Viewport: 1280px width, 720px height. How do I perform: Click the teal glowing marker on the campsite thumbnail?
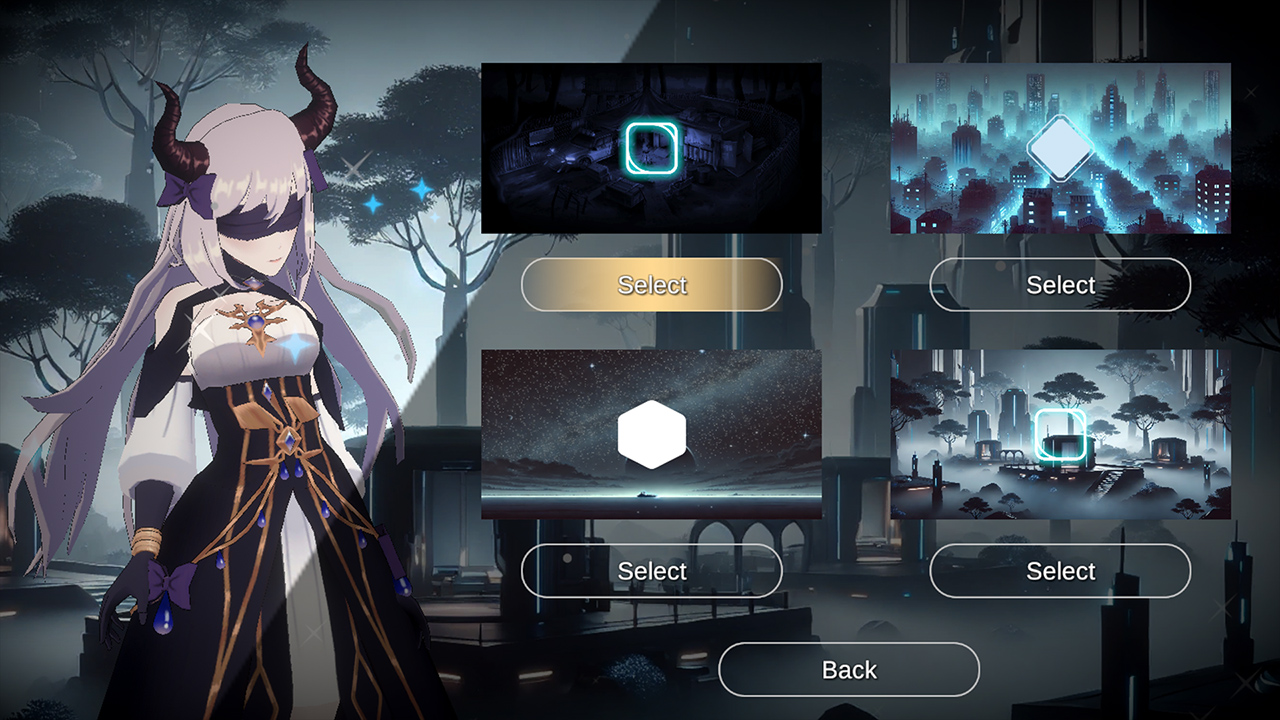(x=650, y=147)
